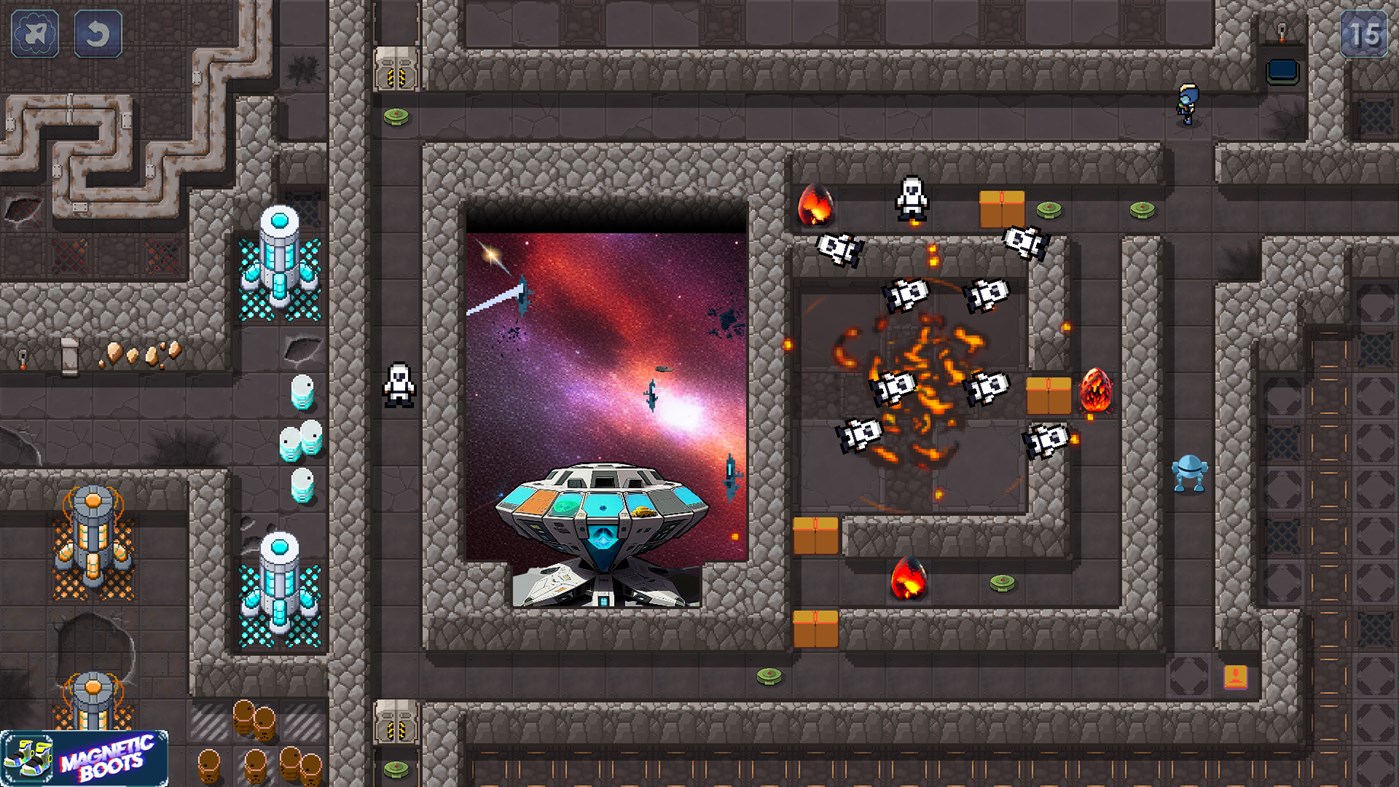Screen dimensions: 1399x787
Task: Click the blue console screen top-right
Action: pyautogui.click(x=1281, y=70)
